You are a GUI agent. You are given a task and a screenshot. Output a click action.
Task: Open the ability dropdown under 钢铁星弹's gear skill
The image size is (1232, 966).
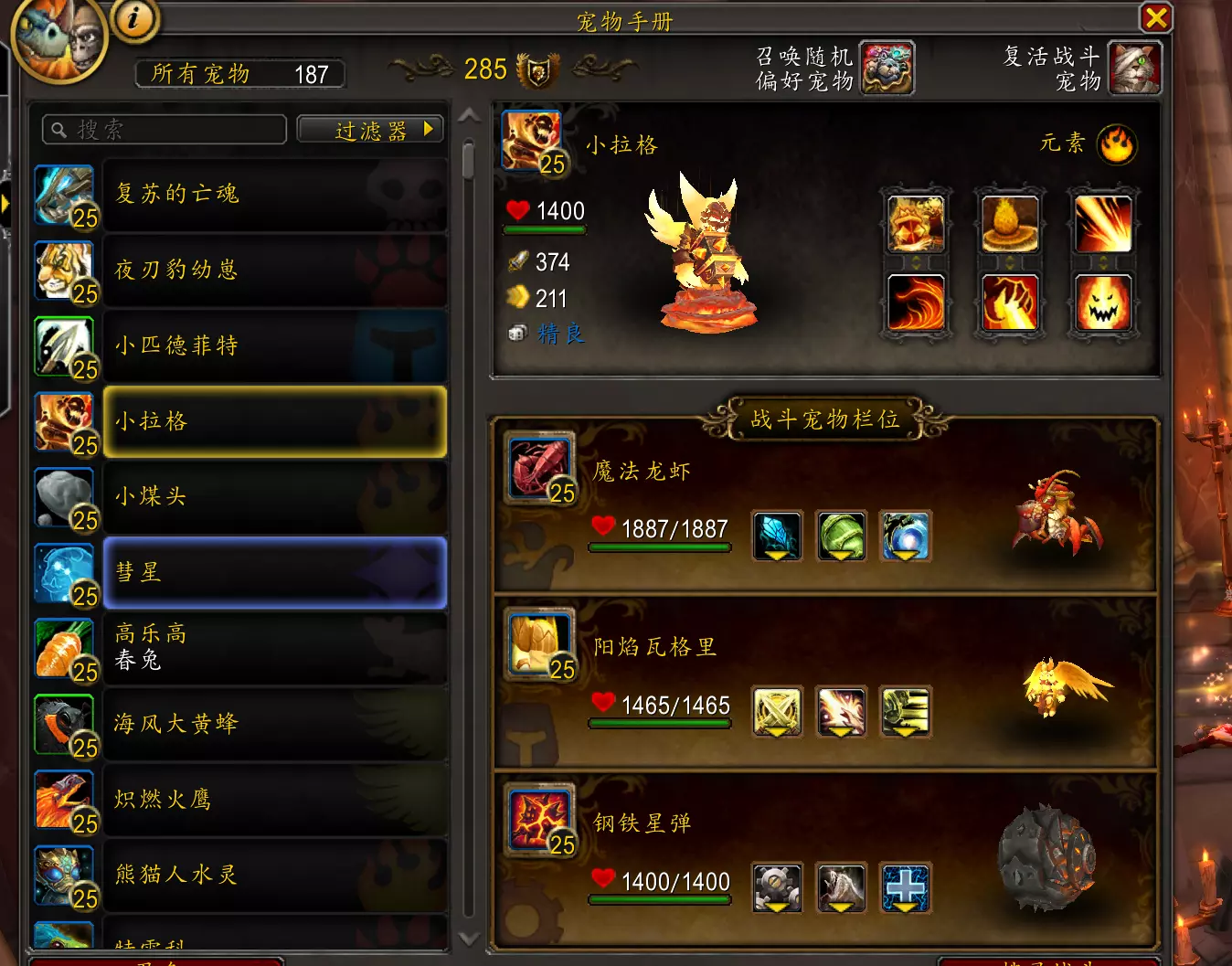click(x=777, y=907)
